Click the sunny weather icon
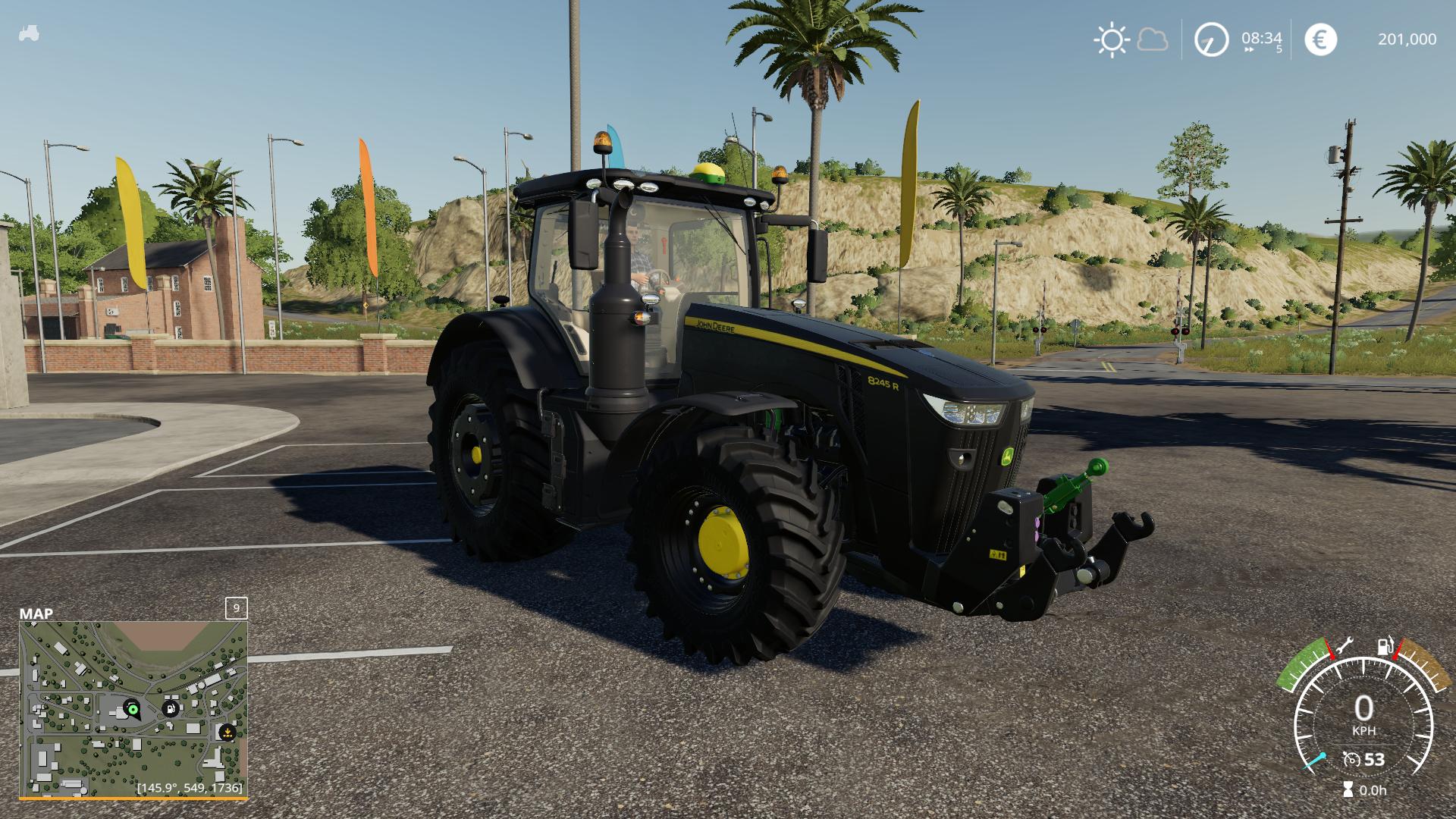Image resolution: width=1456 pixels, height=819 pixels. 1111,39
